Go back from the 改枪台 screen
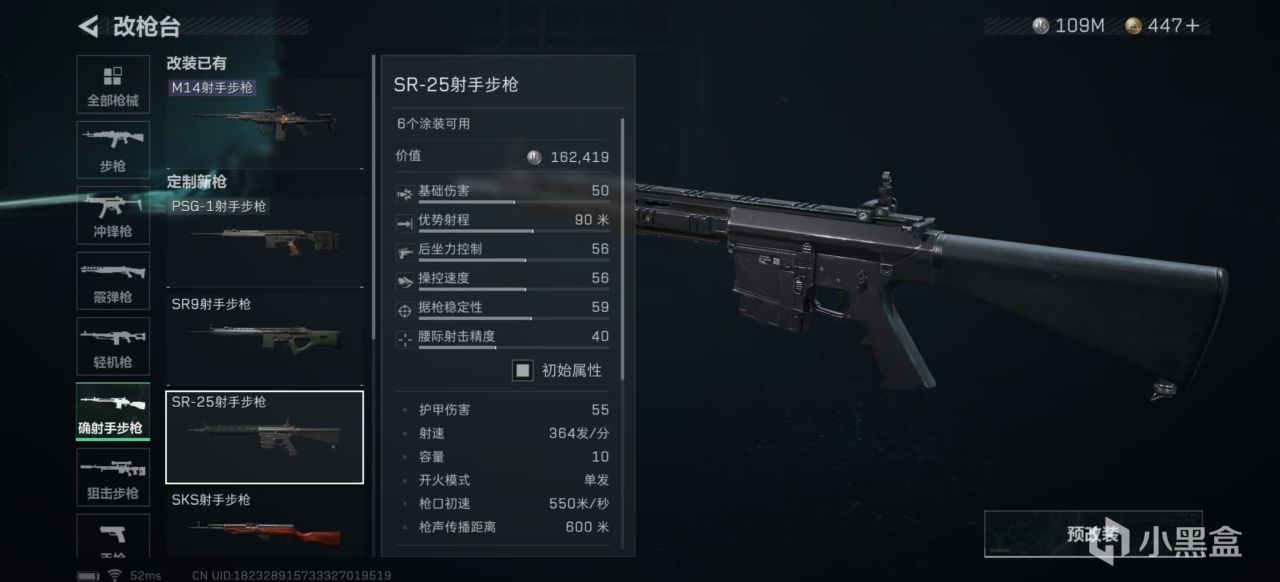Screen dimensions: 1280x582 88,25
